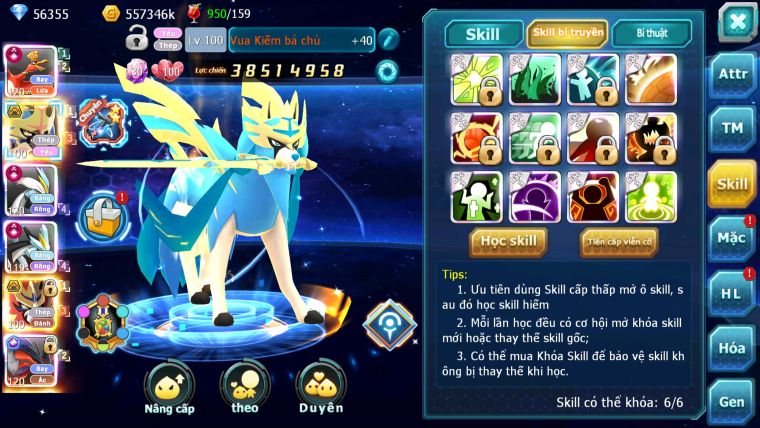Click the padlock icon beside the level
760x428 pixels.
(137, 39)
